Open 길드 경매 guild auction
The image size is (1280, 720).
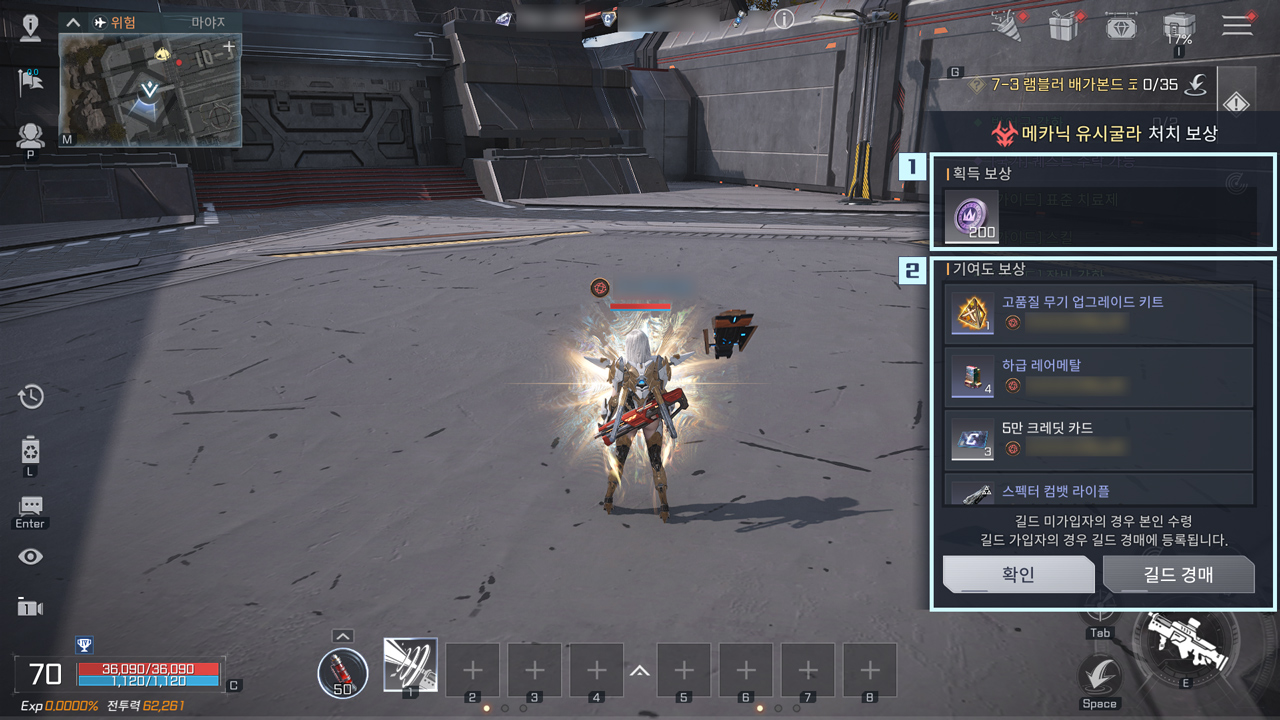point(1178,574)
